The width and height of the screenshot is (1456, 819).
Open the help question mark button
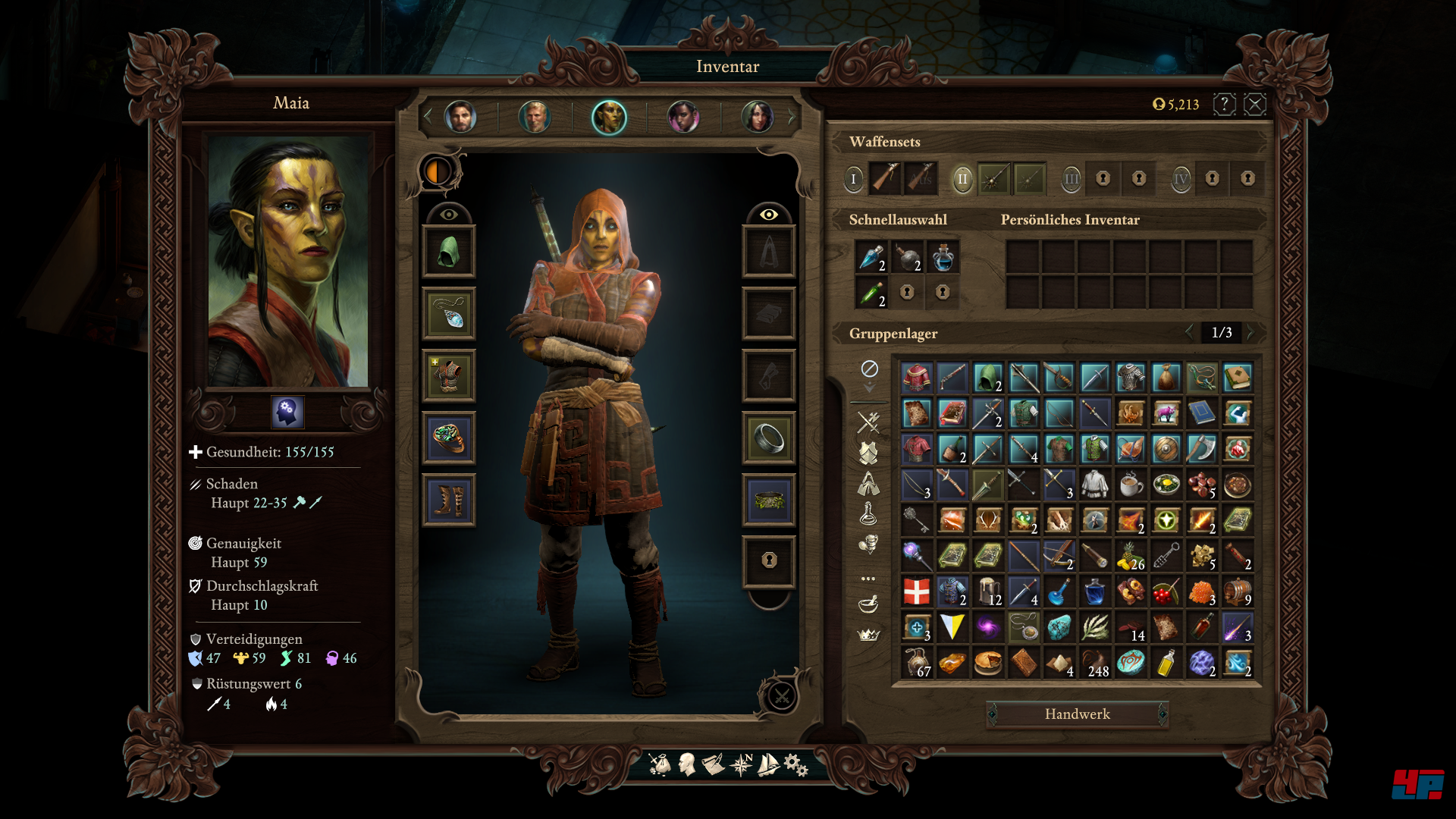(x=1224, y=104)
